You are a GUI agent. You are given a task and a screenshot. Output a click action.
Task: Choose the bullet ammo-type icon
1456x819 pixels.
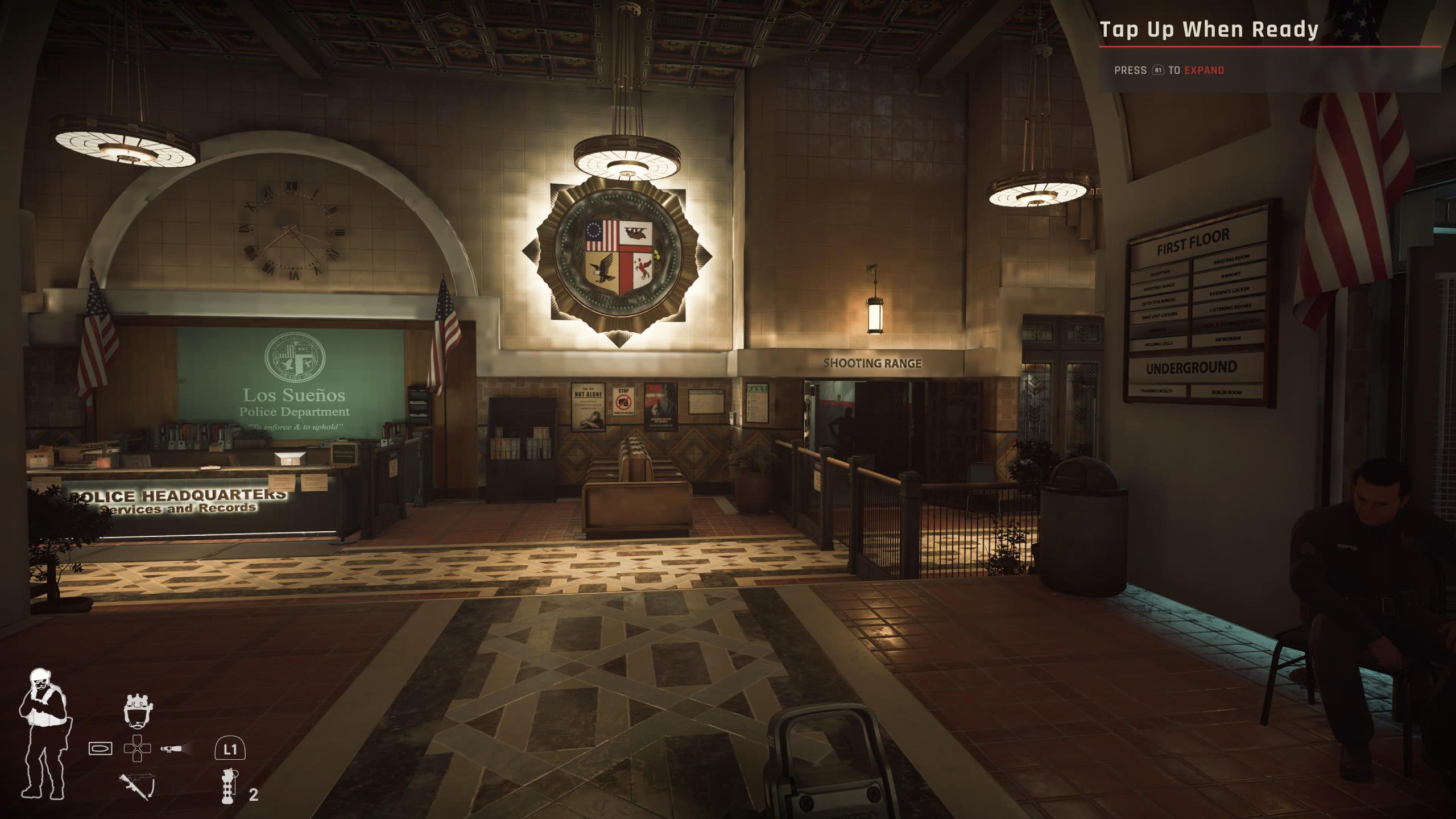[101, 748]
